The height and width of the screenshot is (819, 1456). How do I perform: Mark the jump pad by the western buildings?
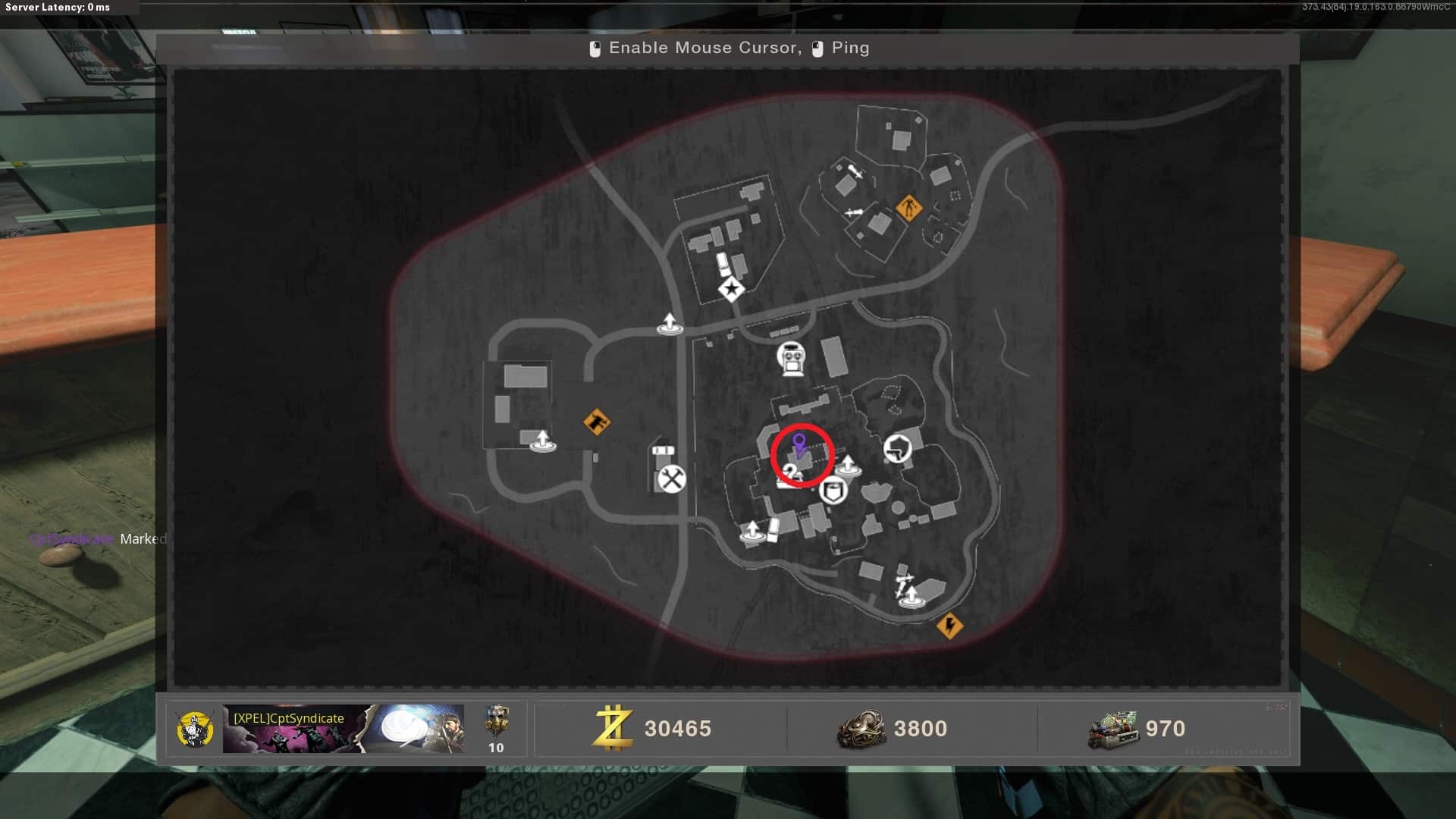542,441
